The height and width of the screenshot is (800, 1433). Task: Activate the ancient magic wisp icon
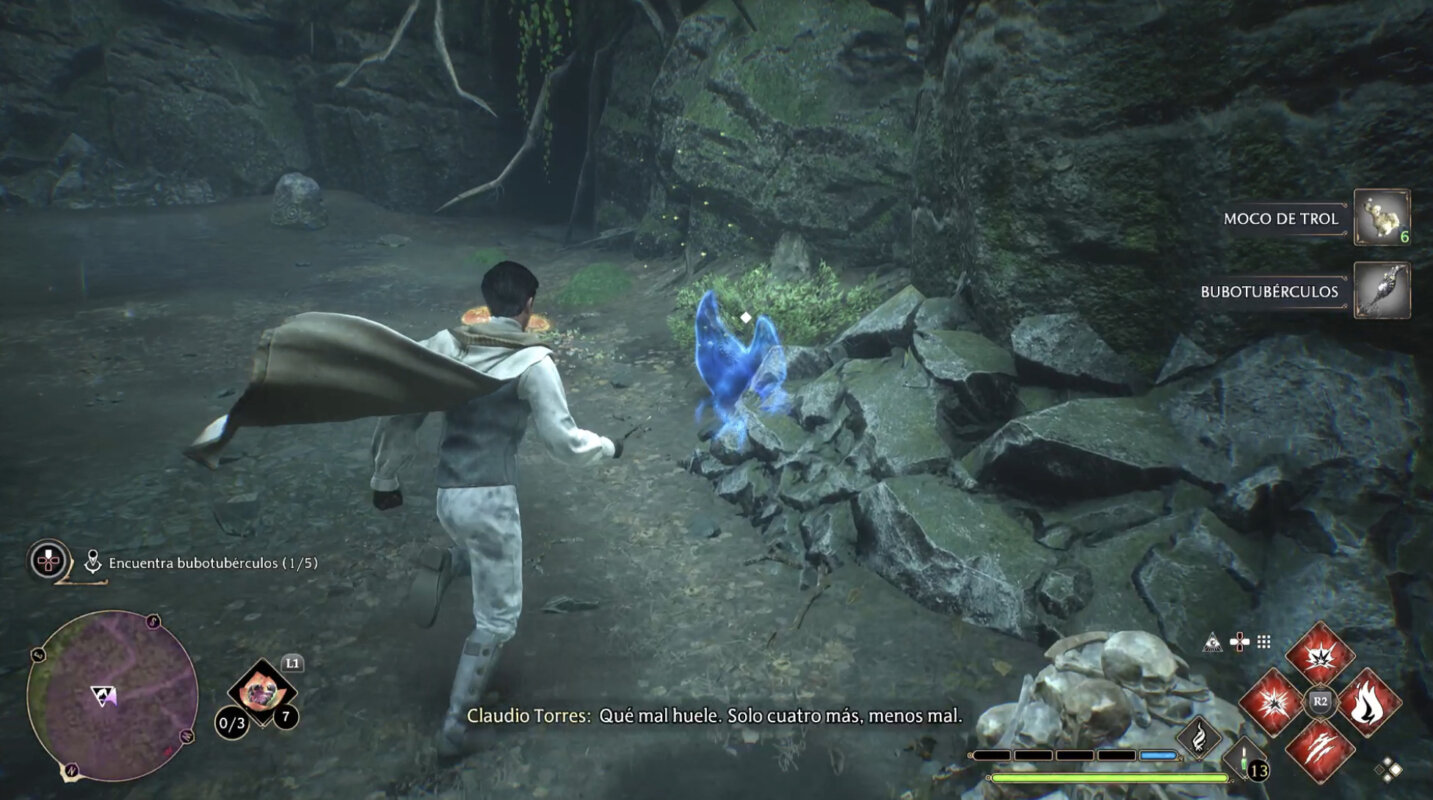coord(1198,738)
